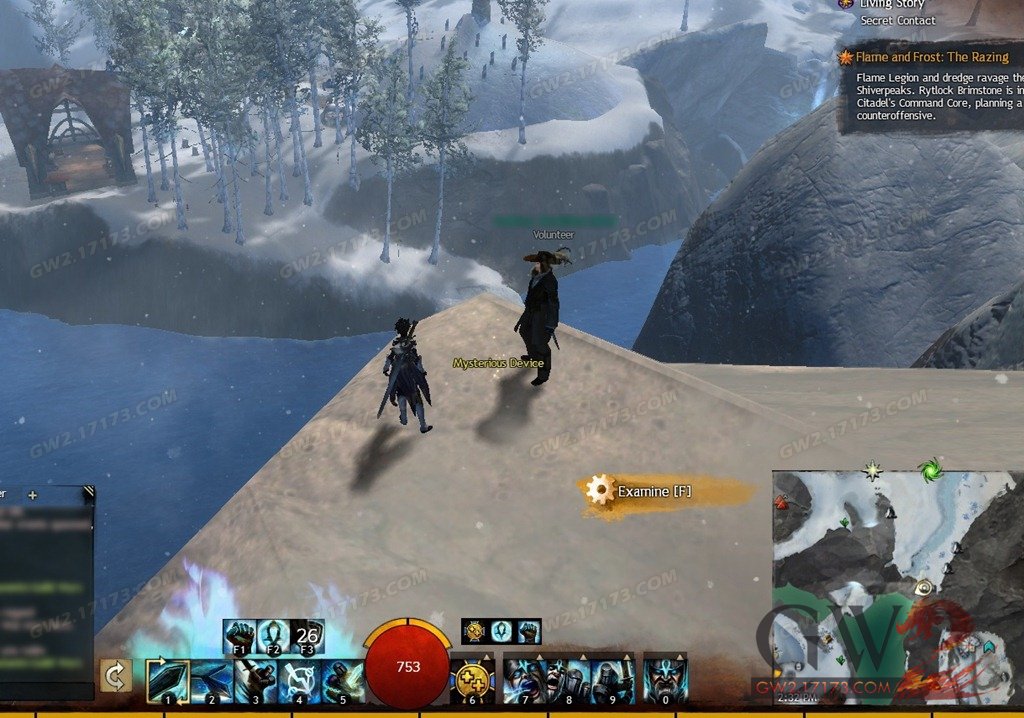Use the weapon skill in slot 5
This screenshot has width=1024, height=718.
[x=343, y=679]
